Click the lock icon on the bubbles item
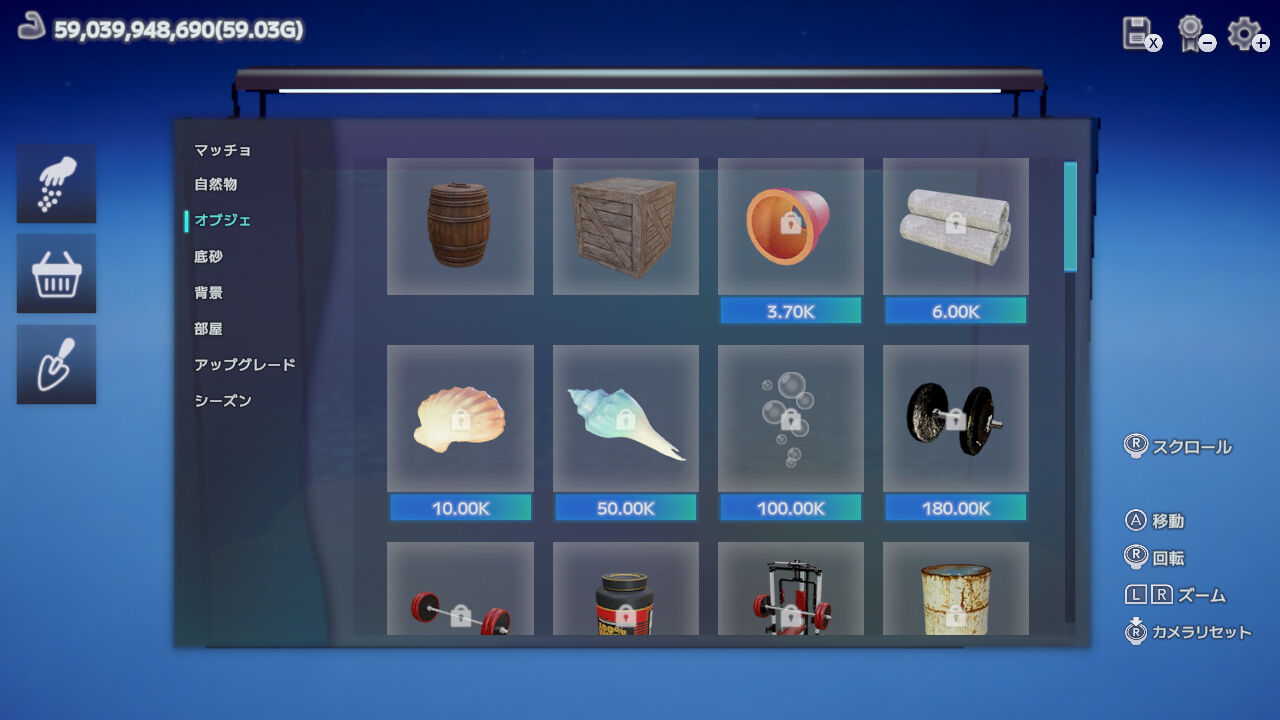Image resolution: width=1280 pixels, height=720 pixels. 790,420
